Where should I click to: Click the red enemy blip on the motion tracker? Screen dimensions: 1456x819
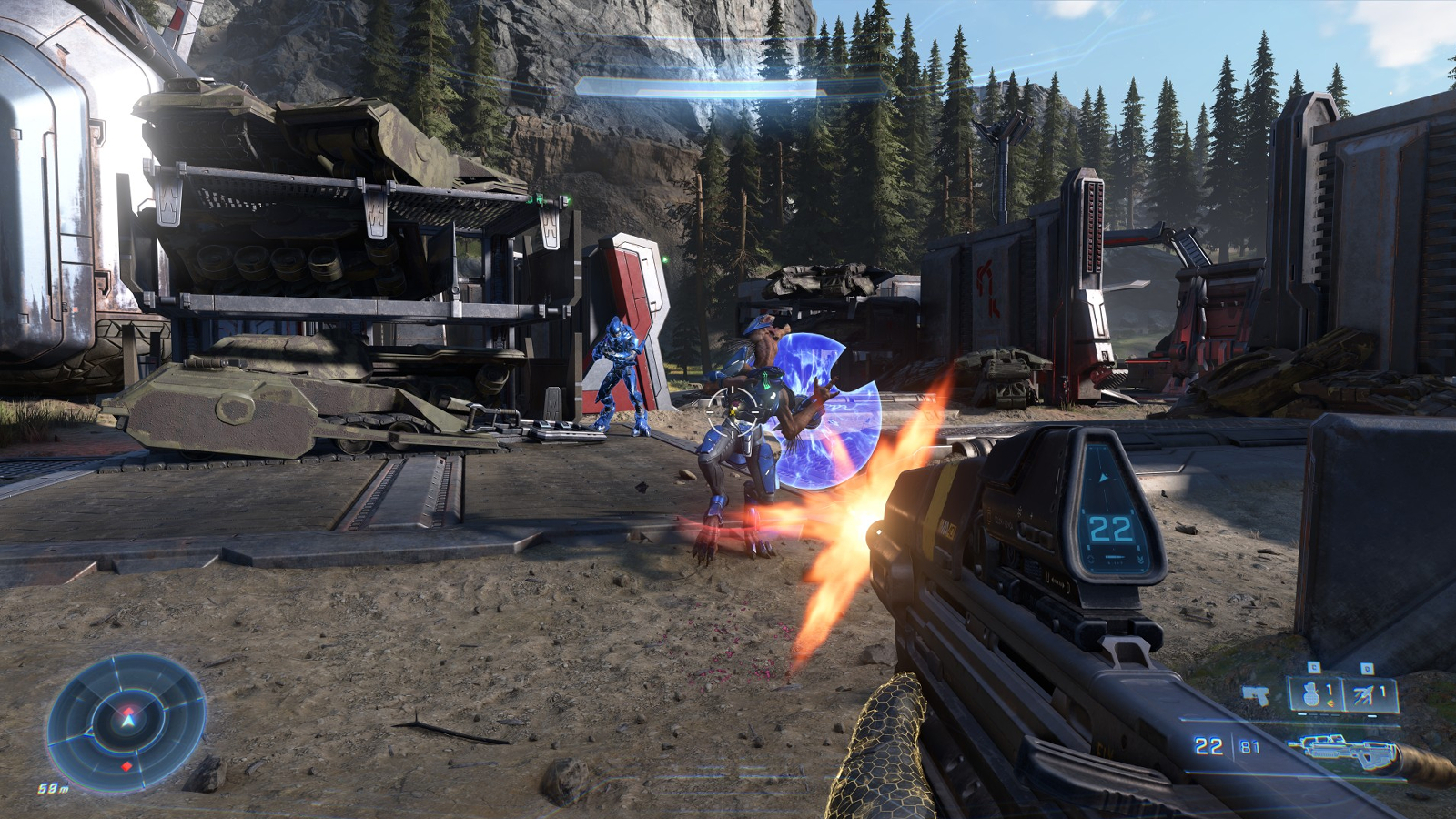click(x=128, y=711)
